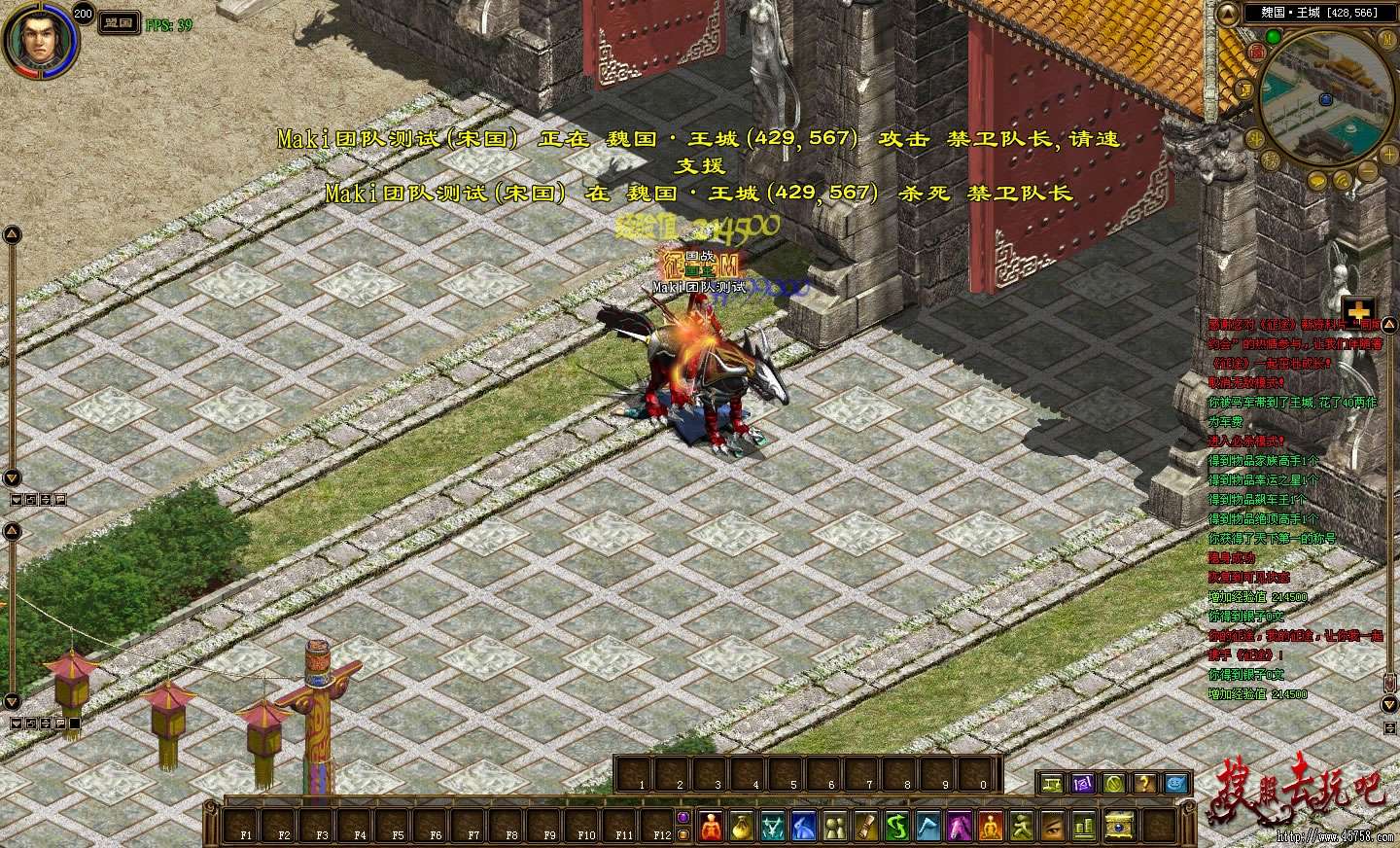Click the green swirling arrow icon
Image resolution: width=1400 pixels, height=848 pixels.
tap(897, 827)
